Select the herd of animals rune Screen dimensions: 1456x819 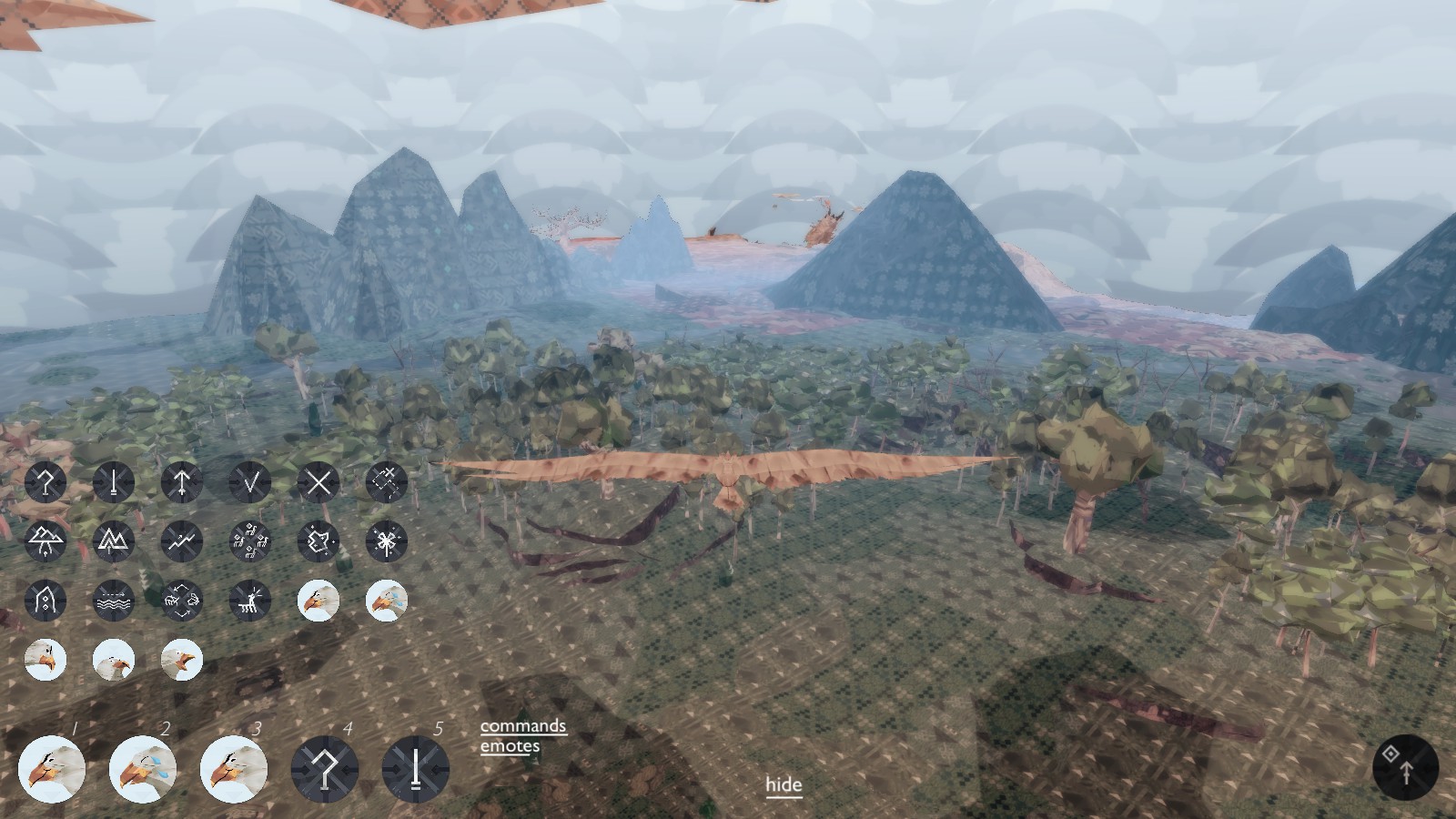click(249, 542)
